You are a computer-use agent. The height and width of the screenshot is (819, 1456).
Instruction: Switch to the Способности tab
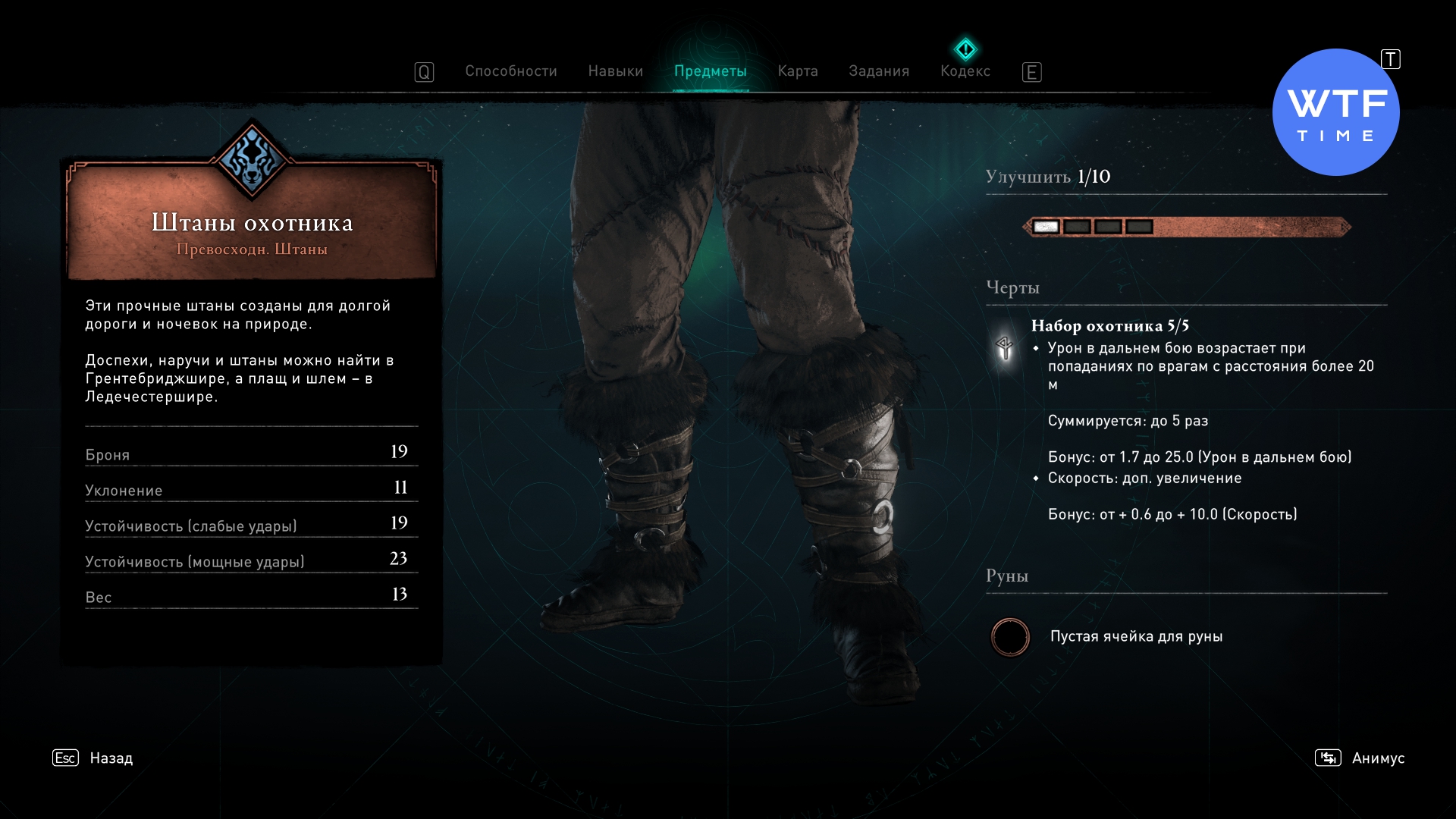coord(510,71)
